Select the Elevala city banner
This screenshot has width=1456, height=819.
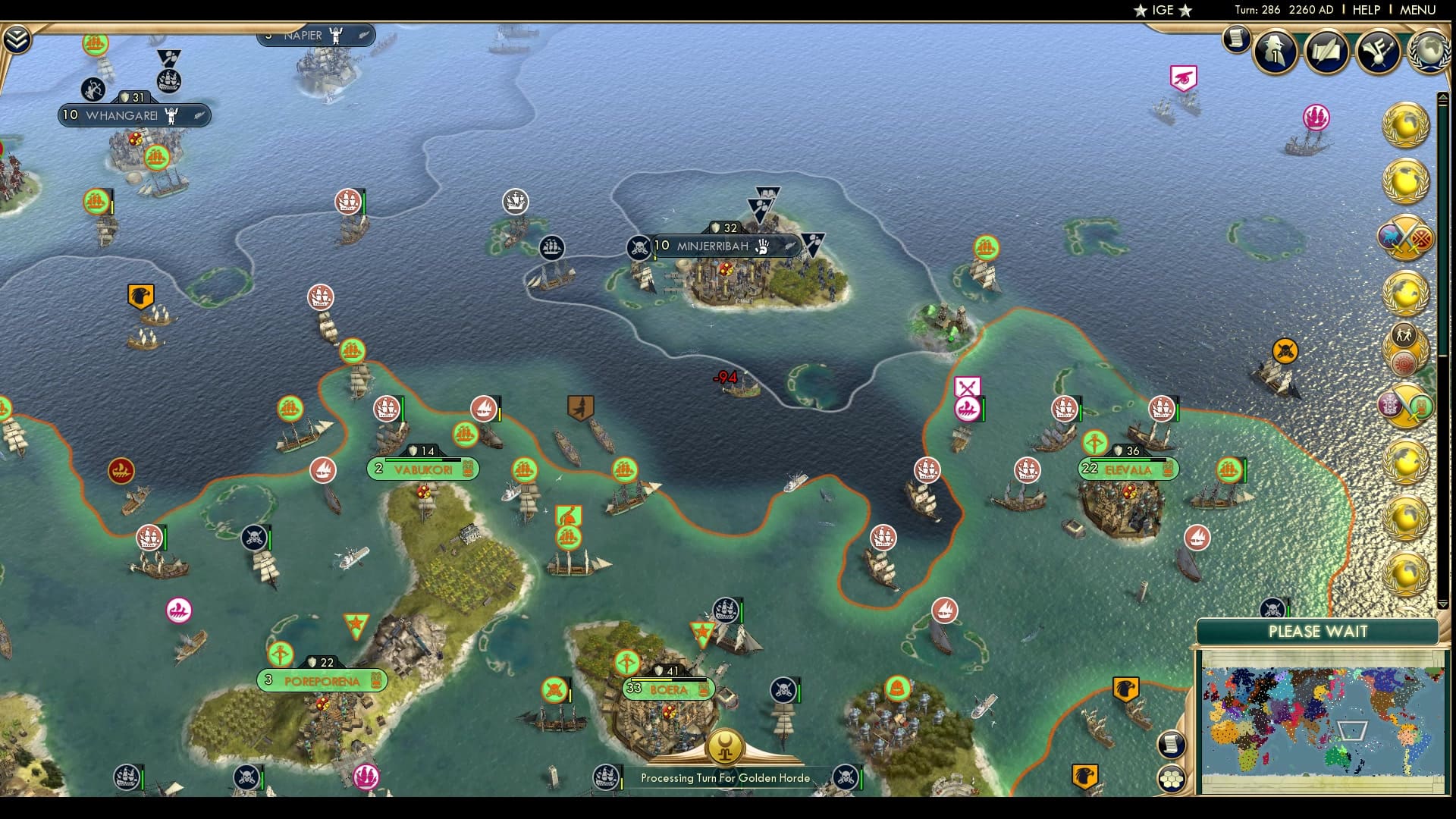[1126, 469]
